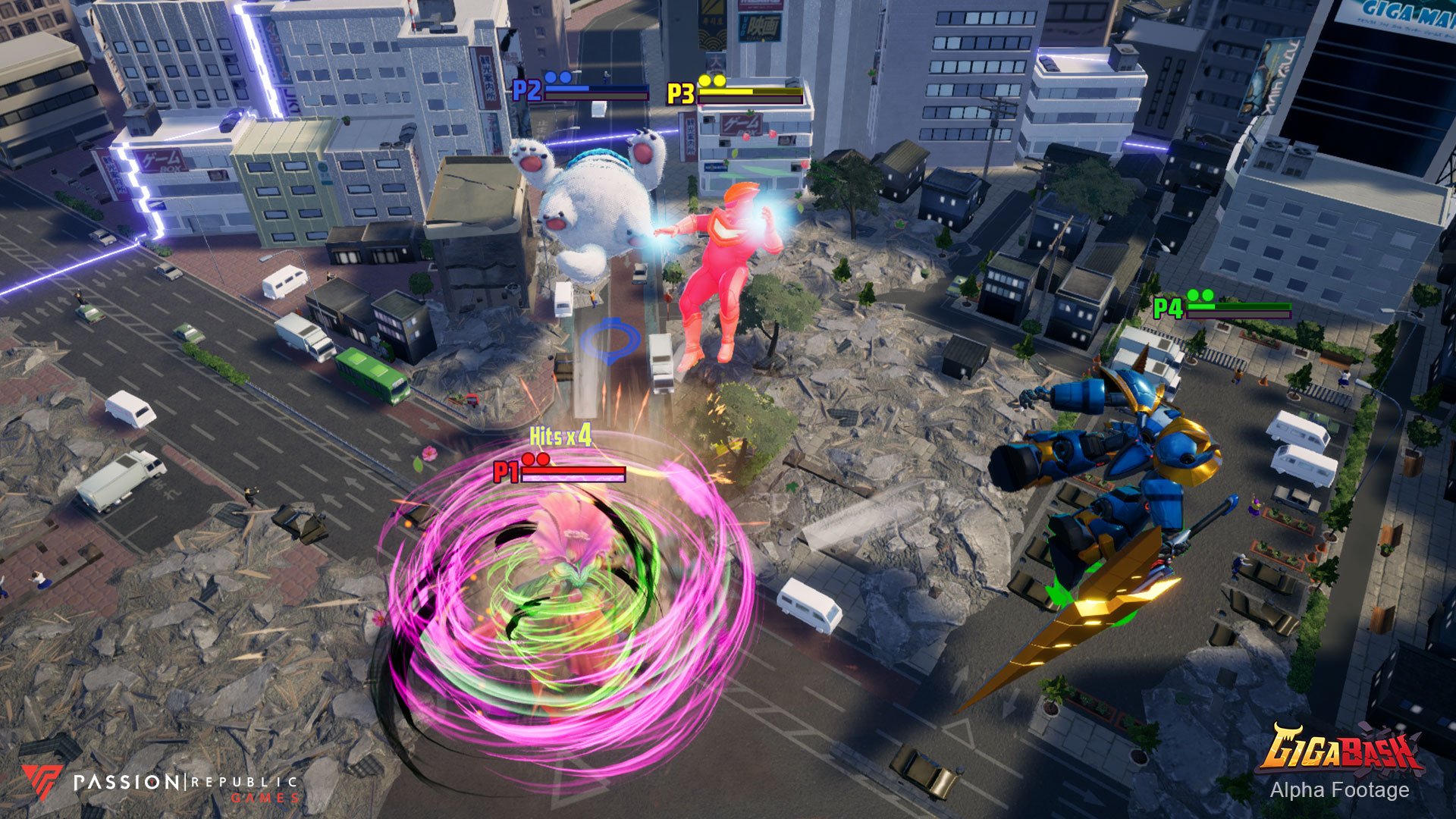Viewport: 1456px width, 819px height.
Task: Toggle the second yellow stamina orb above P3's bar
Action: [719, 81]
